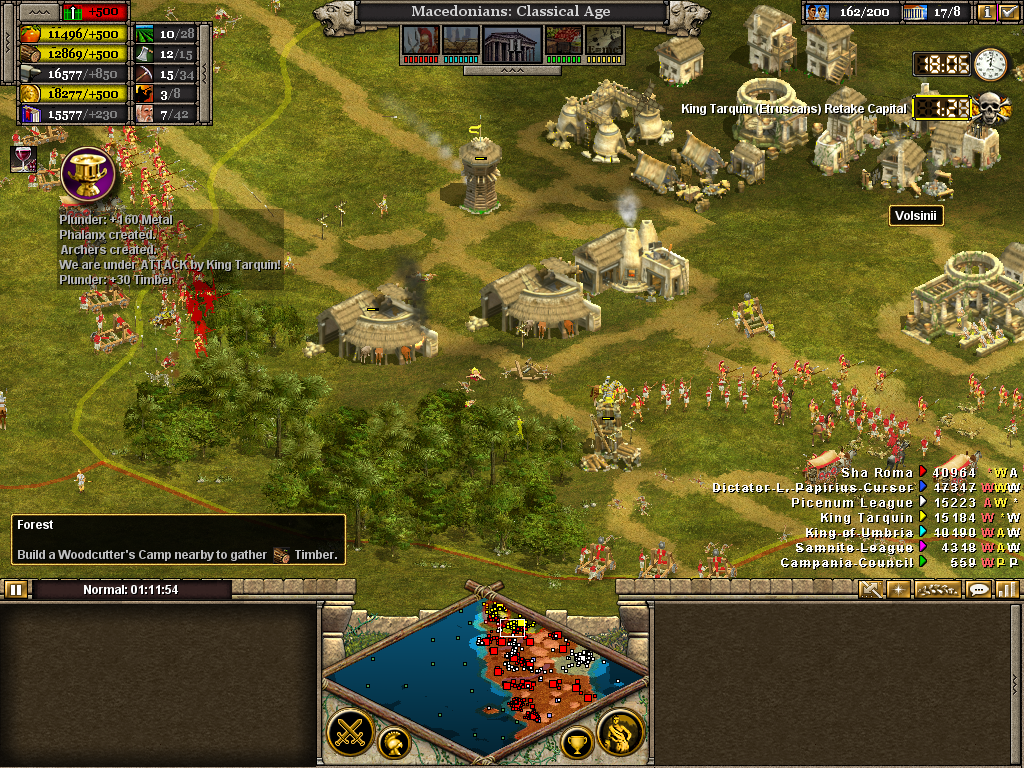The image size is (1024, 768).
Task: Collapse the research panel with the arrow bar
Action: (x=511, y=71)
